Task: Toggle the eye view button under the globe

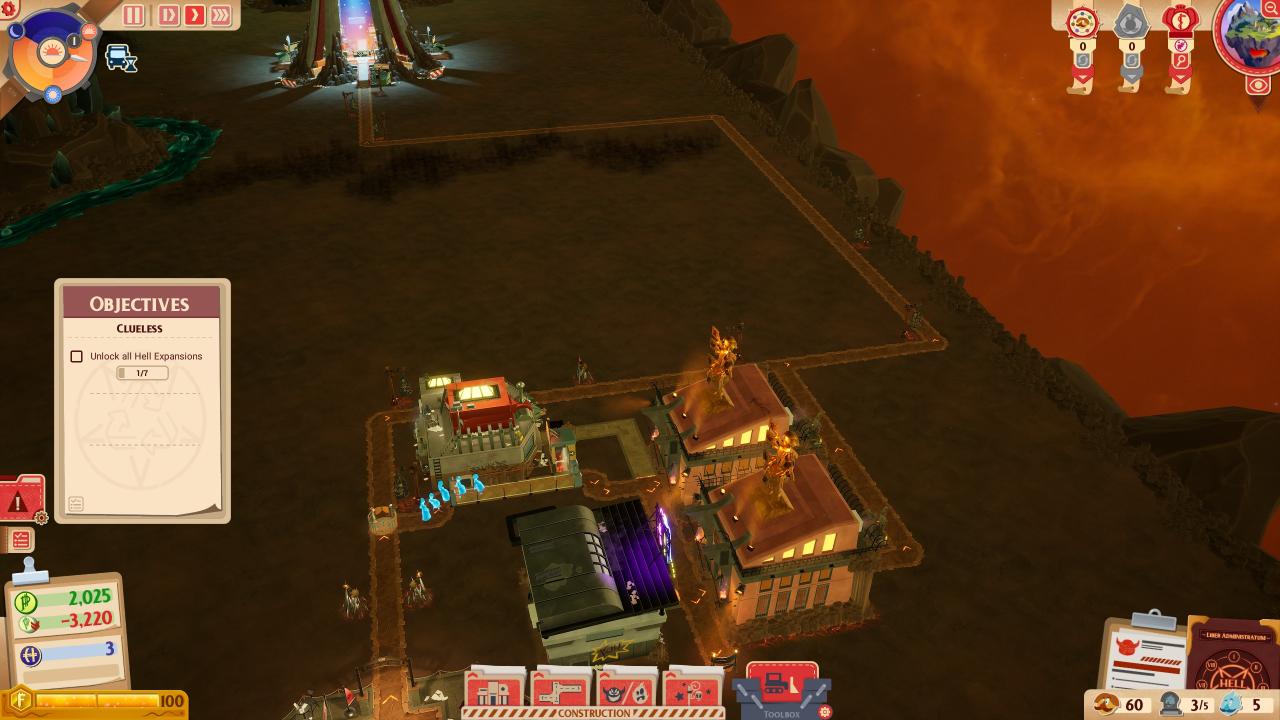Action: click(1258, 86)
